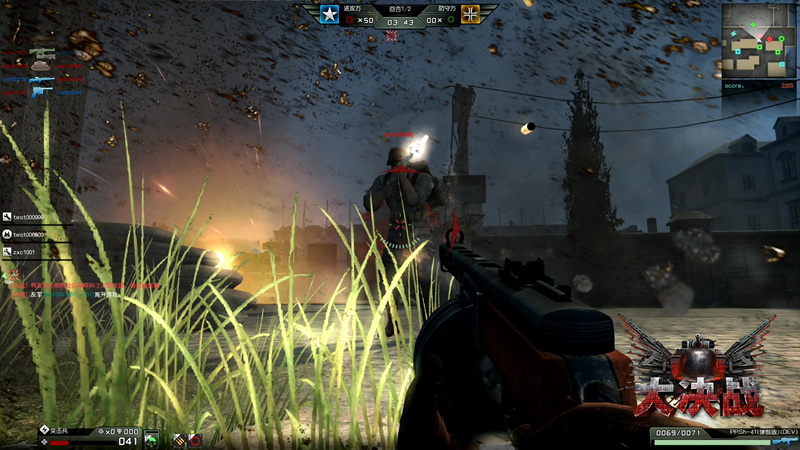Select teammate test000999 in the squad list

28,216
